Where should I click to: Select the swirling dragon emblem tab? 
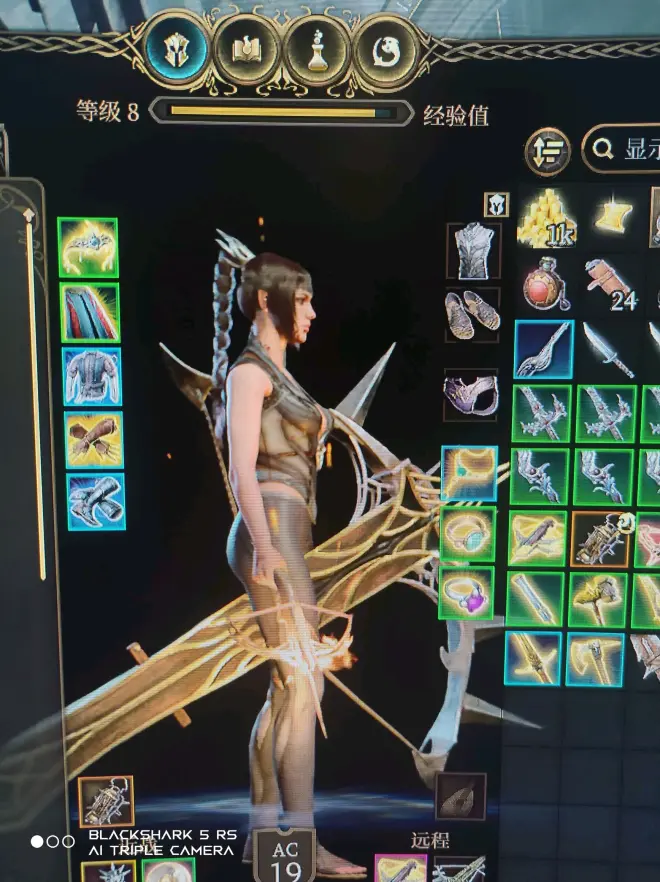[x=385, y=49]
